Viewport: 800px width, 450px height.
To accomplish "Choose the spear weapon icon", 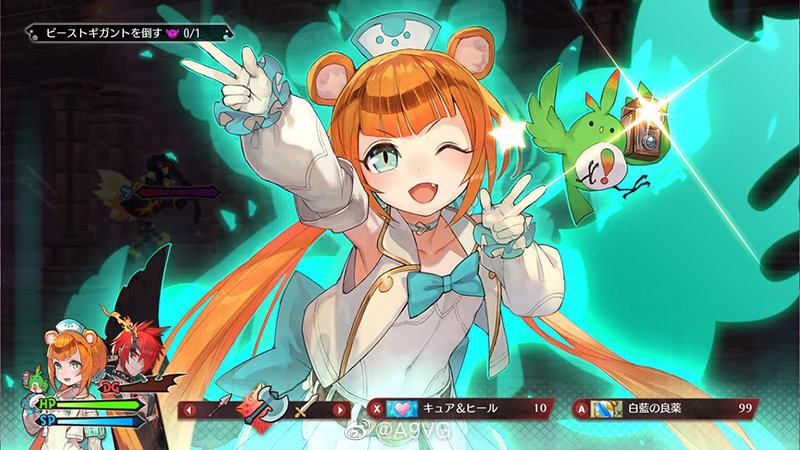I will click(220, 408).
